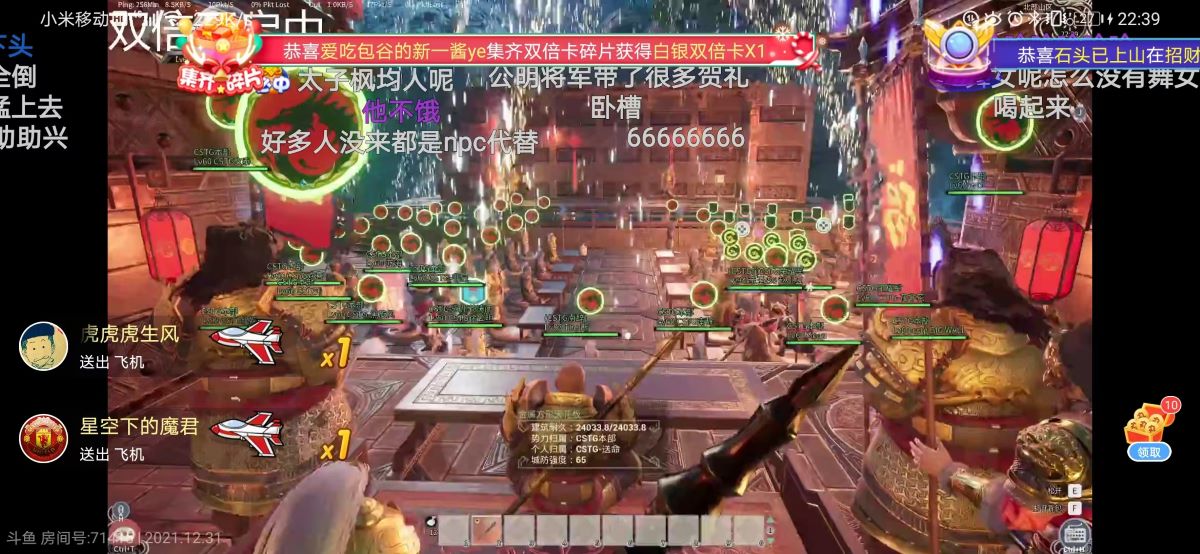Select the hotbar slot holding the stick weapon

487,529
